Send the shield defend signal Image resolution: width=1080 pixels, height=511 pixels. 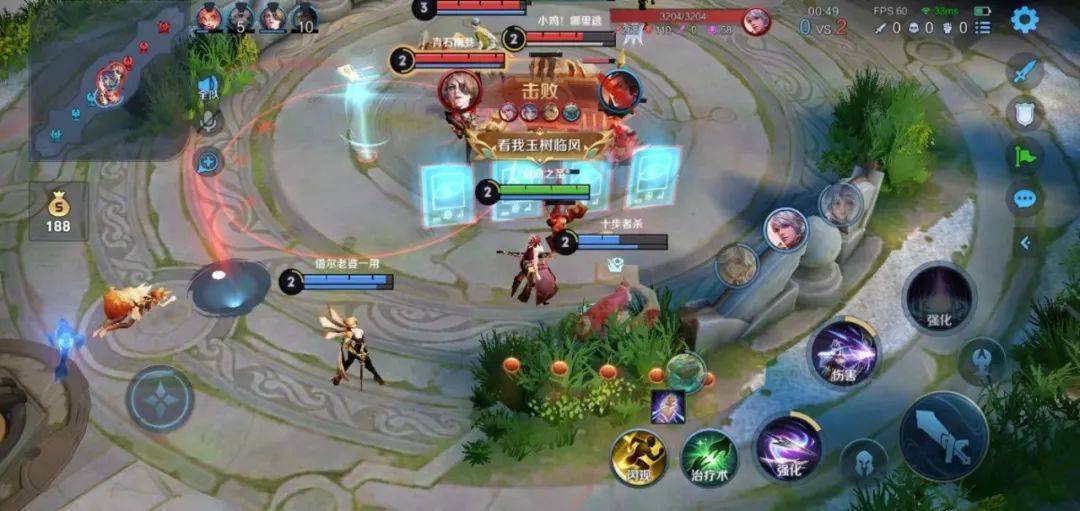point(1024,113)
